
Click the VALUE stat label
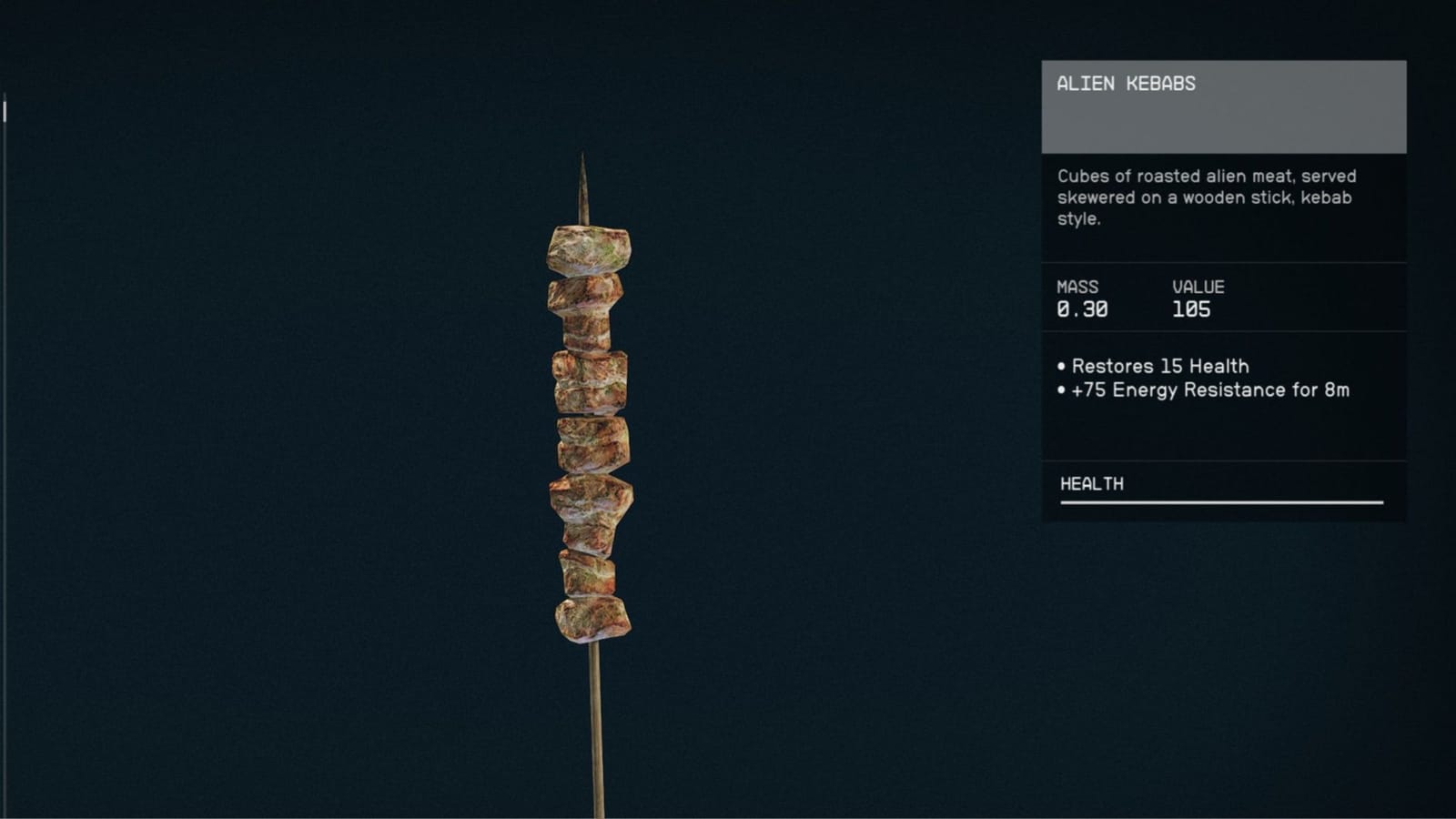1198,286
